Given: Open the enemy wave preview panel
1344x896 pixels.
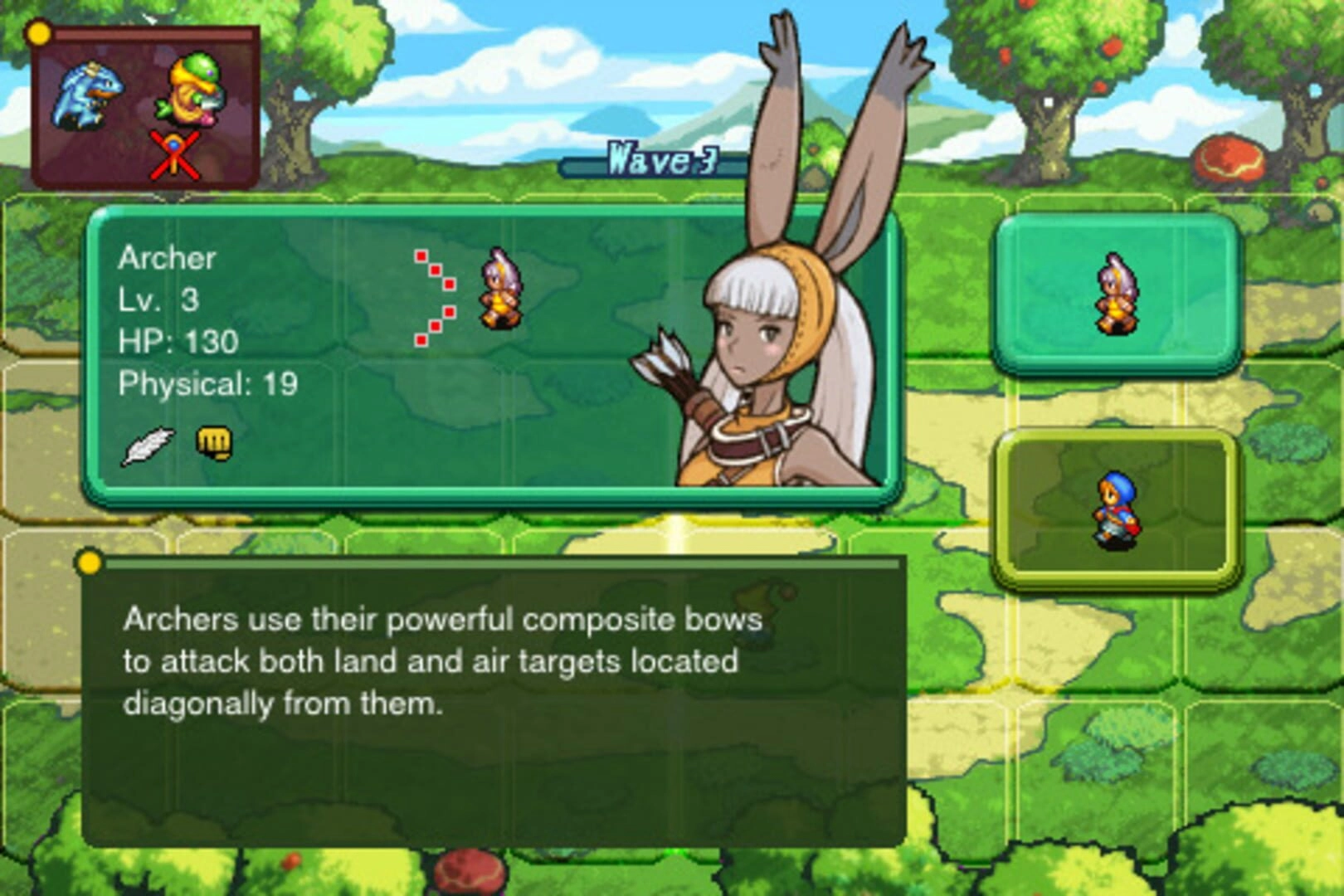Looking at the screenshot, I should [x=144, y=106].
